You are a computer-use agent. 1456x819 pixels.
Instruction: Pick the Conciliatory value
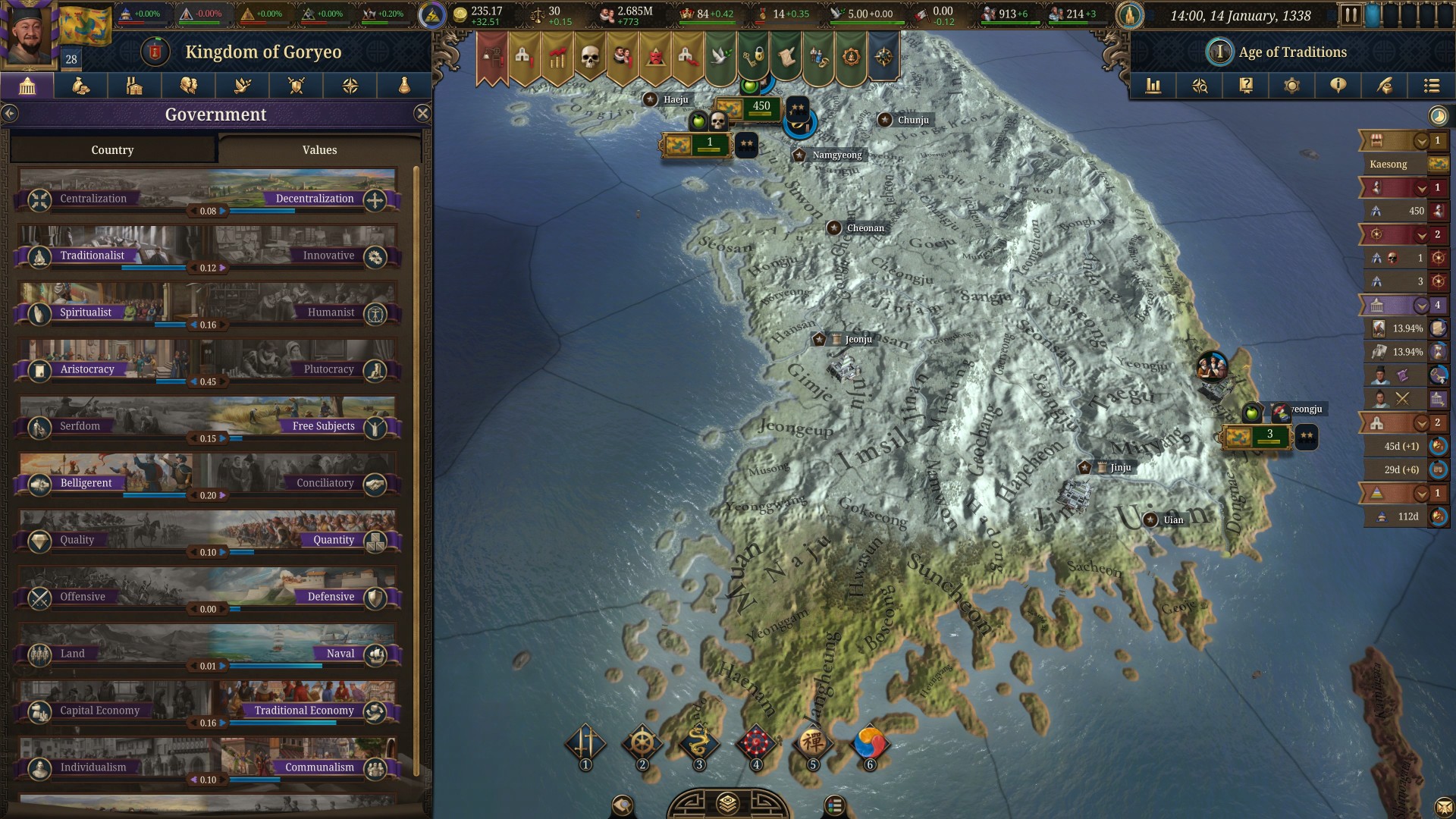375,485
